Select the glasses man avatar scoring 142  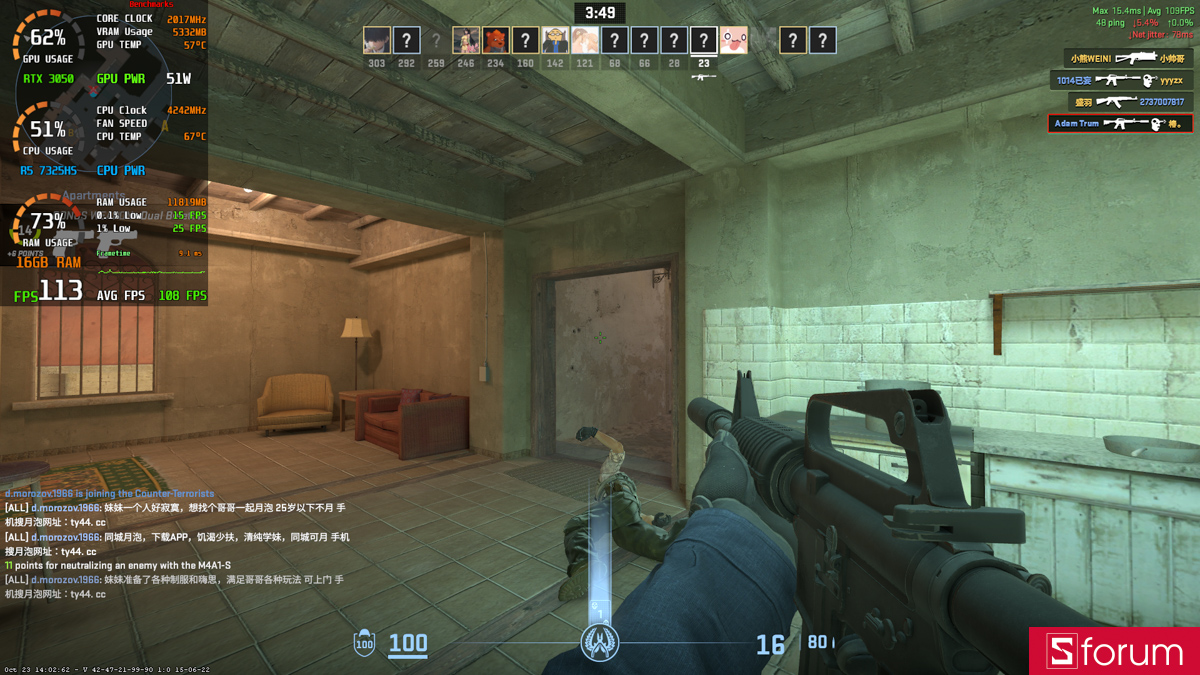pyautogui.click(x=555, y=40)
